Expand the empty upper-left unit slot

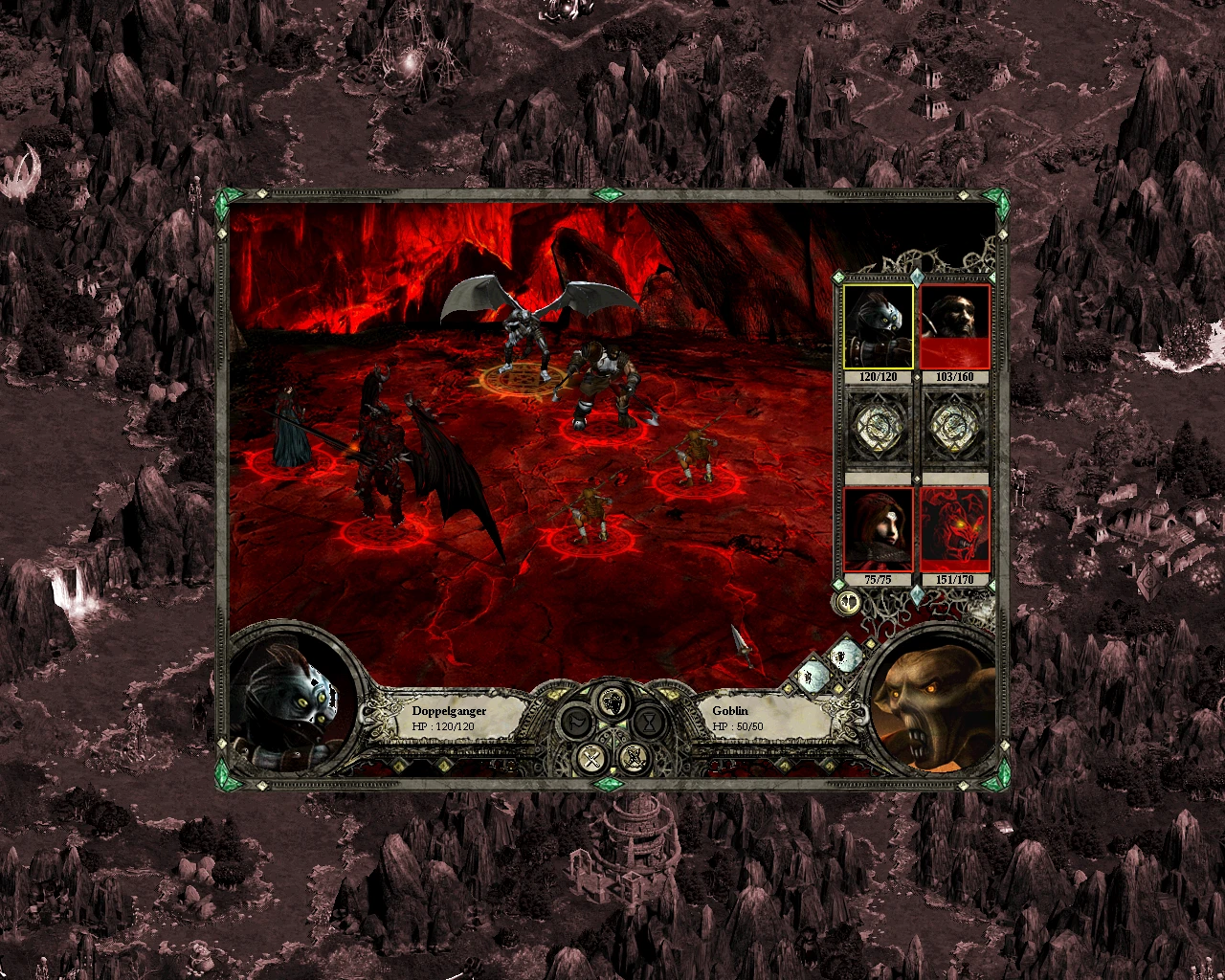879,427
